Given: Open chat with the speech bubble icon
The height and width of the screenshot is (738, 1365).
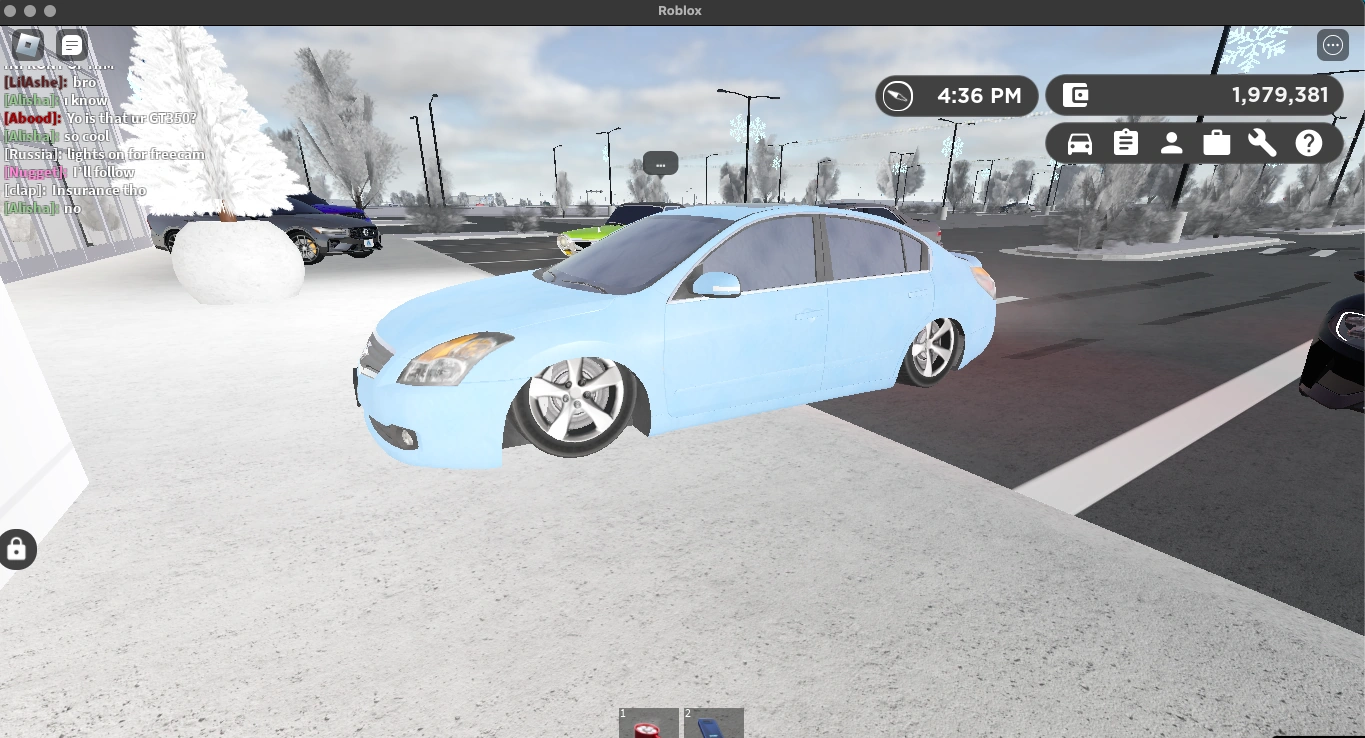Looking at the screenshot, I should click(x=71, y=44).
